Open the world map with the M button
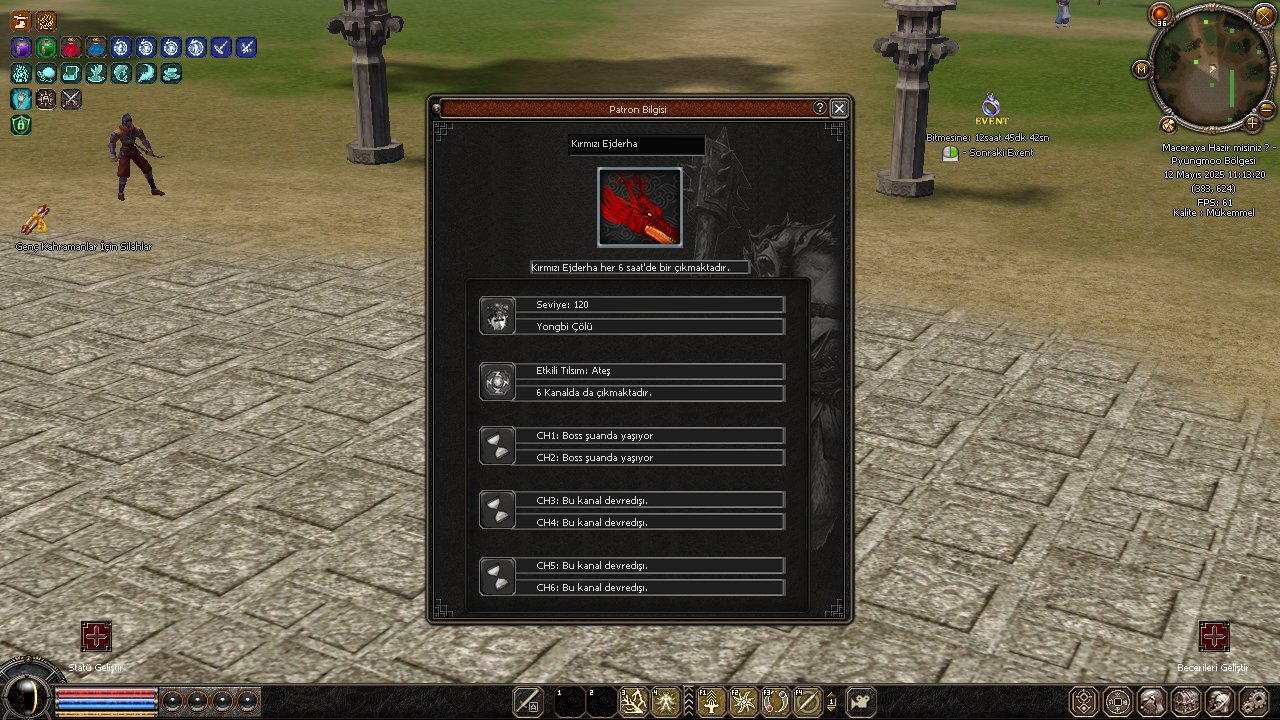Image resolution: width=1280 pixels, height=720 pixels. click(1141, 69)
